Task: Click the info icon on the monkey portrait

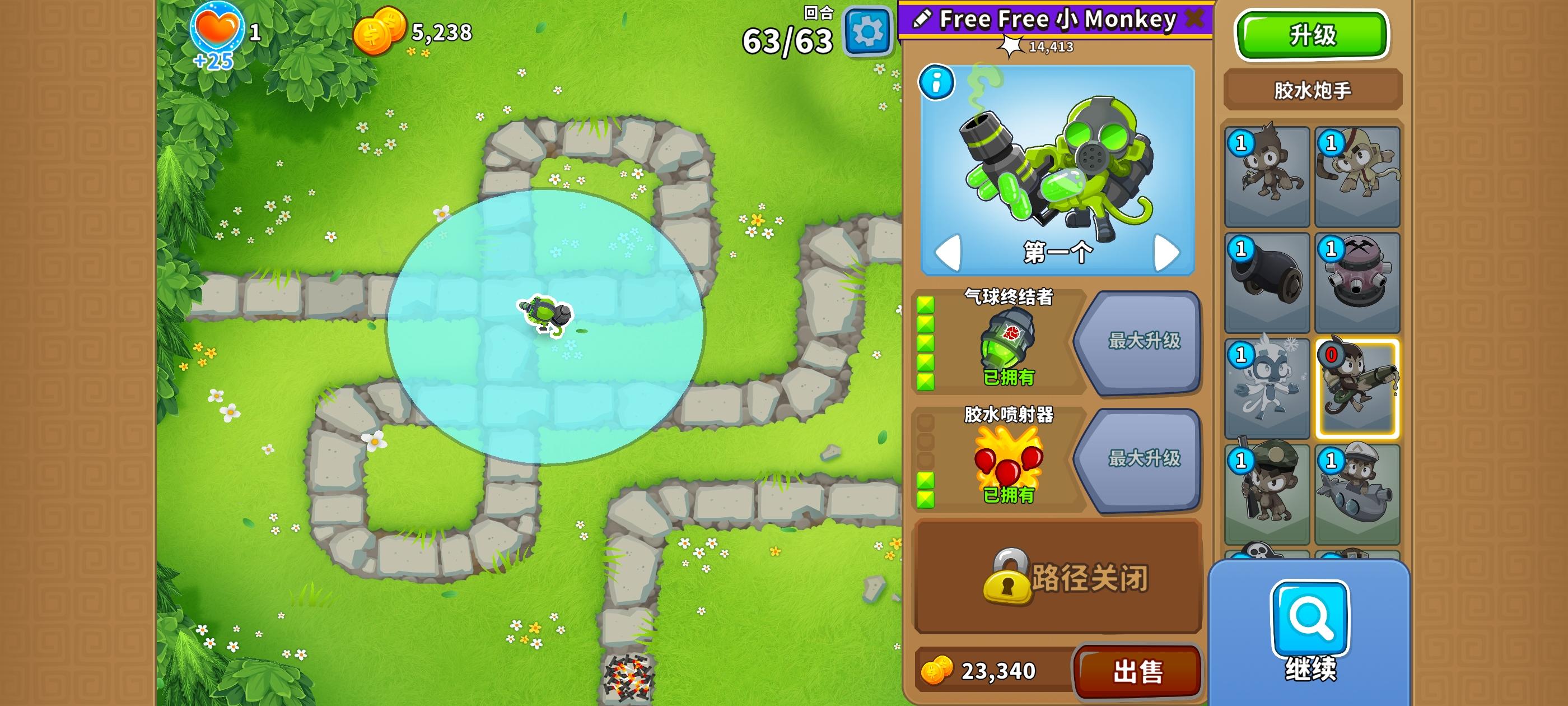Action: [x=938, y=82]
